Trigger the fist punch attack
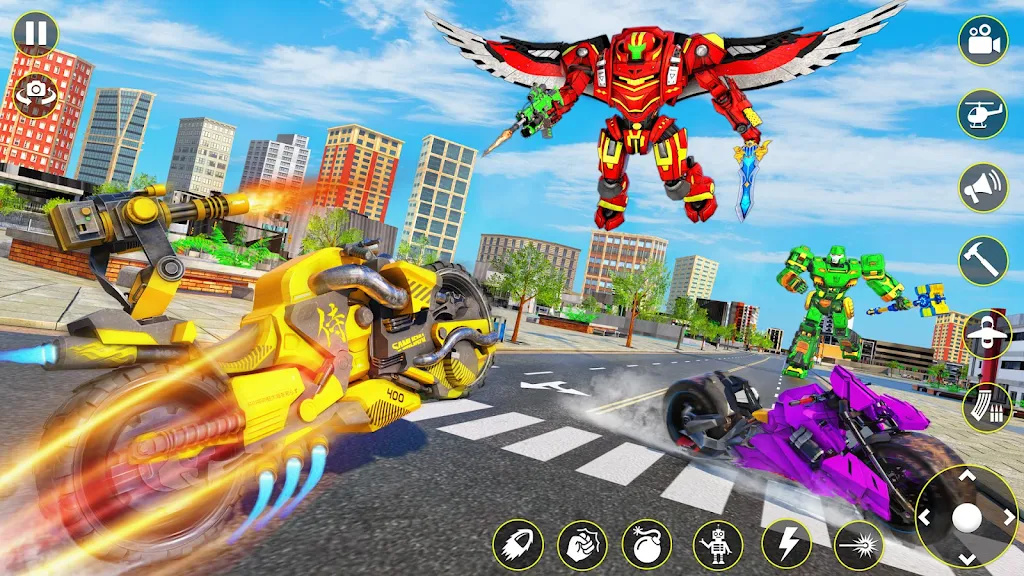 (x=582, y=545)
